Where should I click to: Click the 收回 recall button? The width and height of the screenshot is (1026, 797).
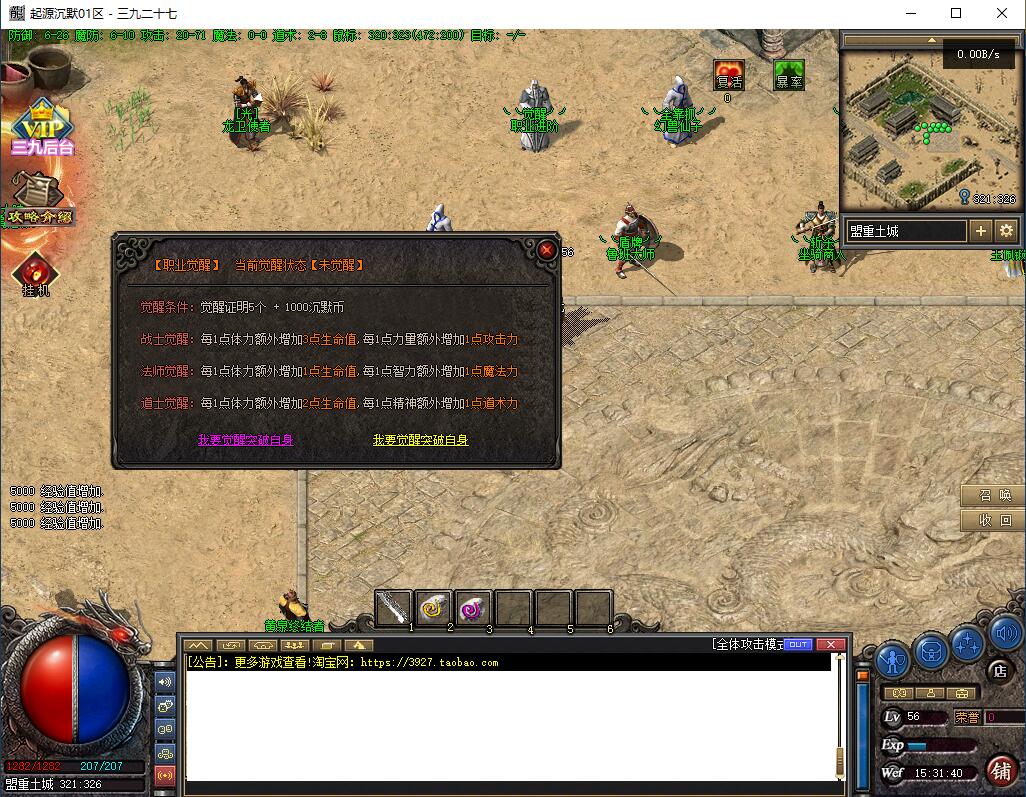tap(992, 521)
